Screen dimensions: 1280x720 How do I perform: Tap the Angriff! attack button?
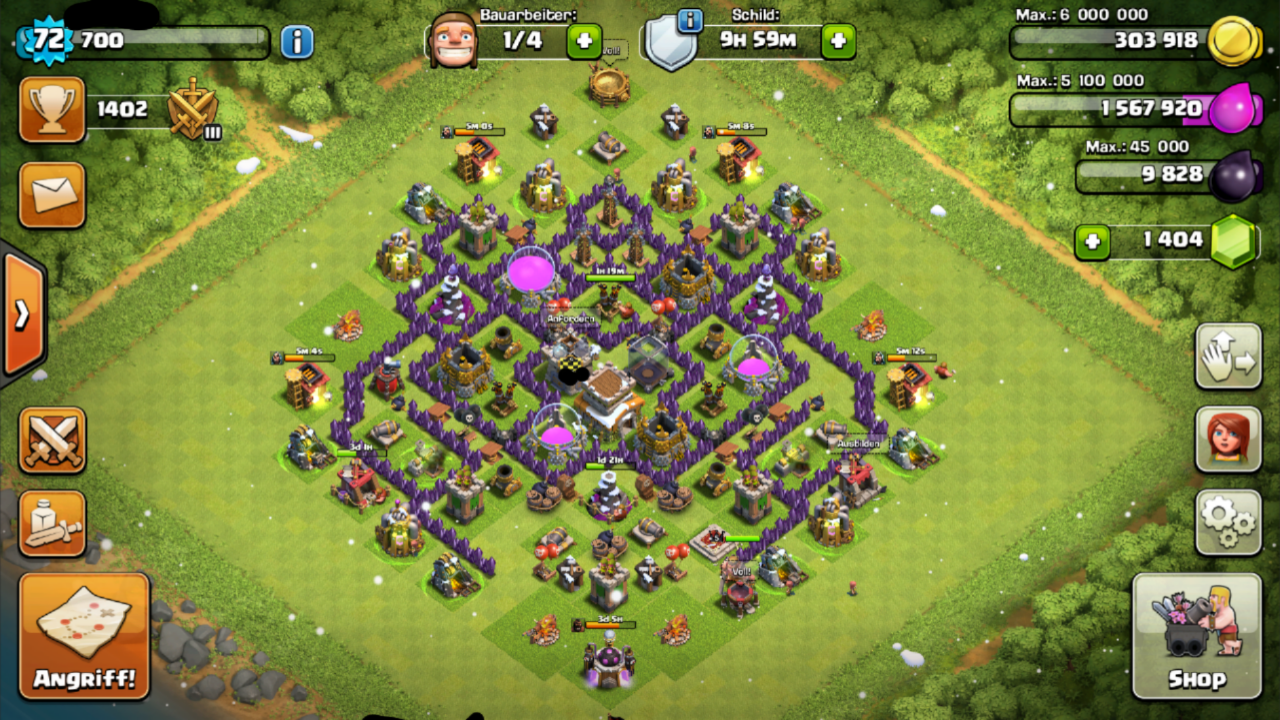(x=84, y=636)
